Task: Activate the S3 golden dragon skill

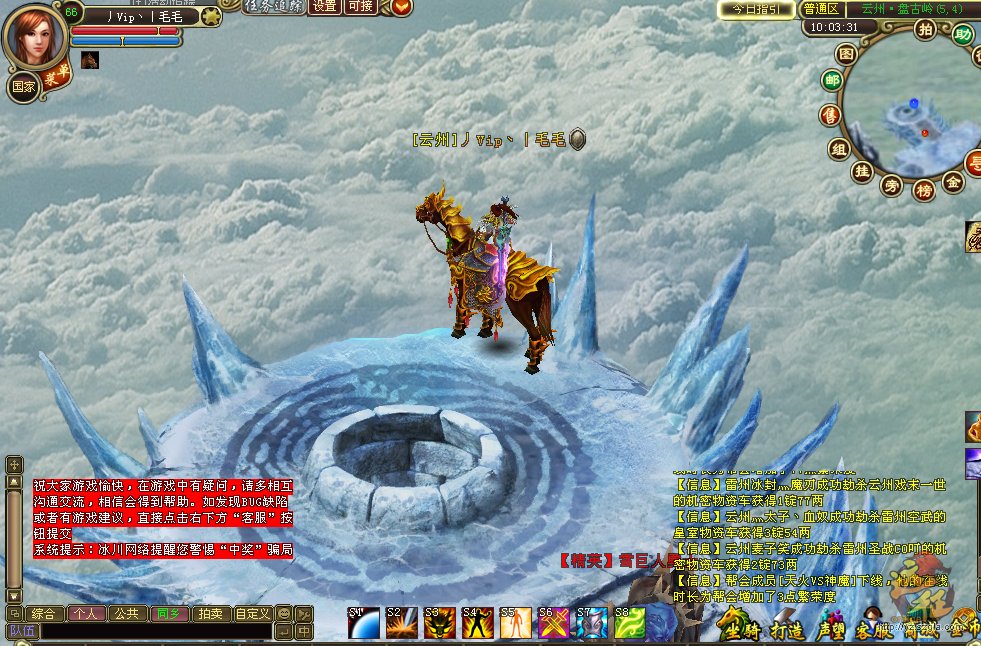Action: point(438,623)
